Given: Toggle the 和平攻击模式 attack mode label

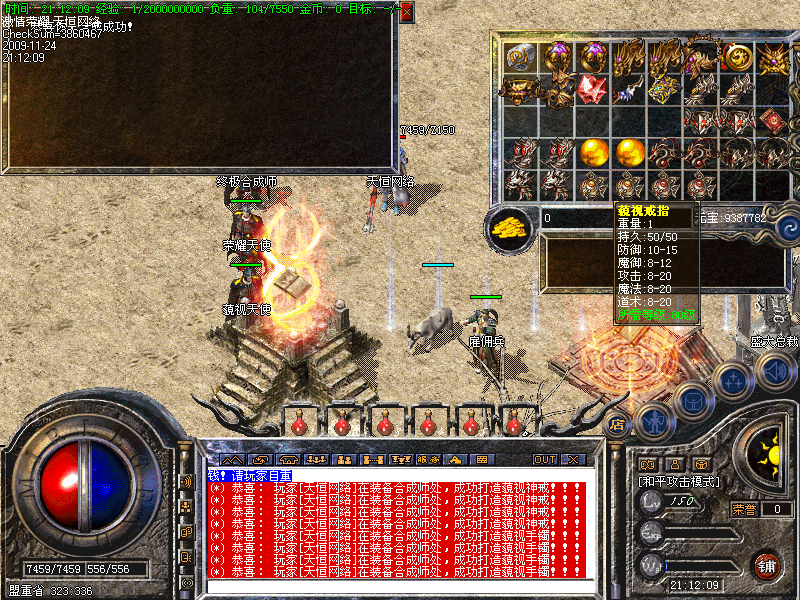Looking at the screenshot, I should pos(680,481).
